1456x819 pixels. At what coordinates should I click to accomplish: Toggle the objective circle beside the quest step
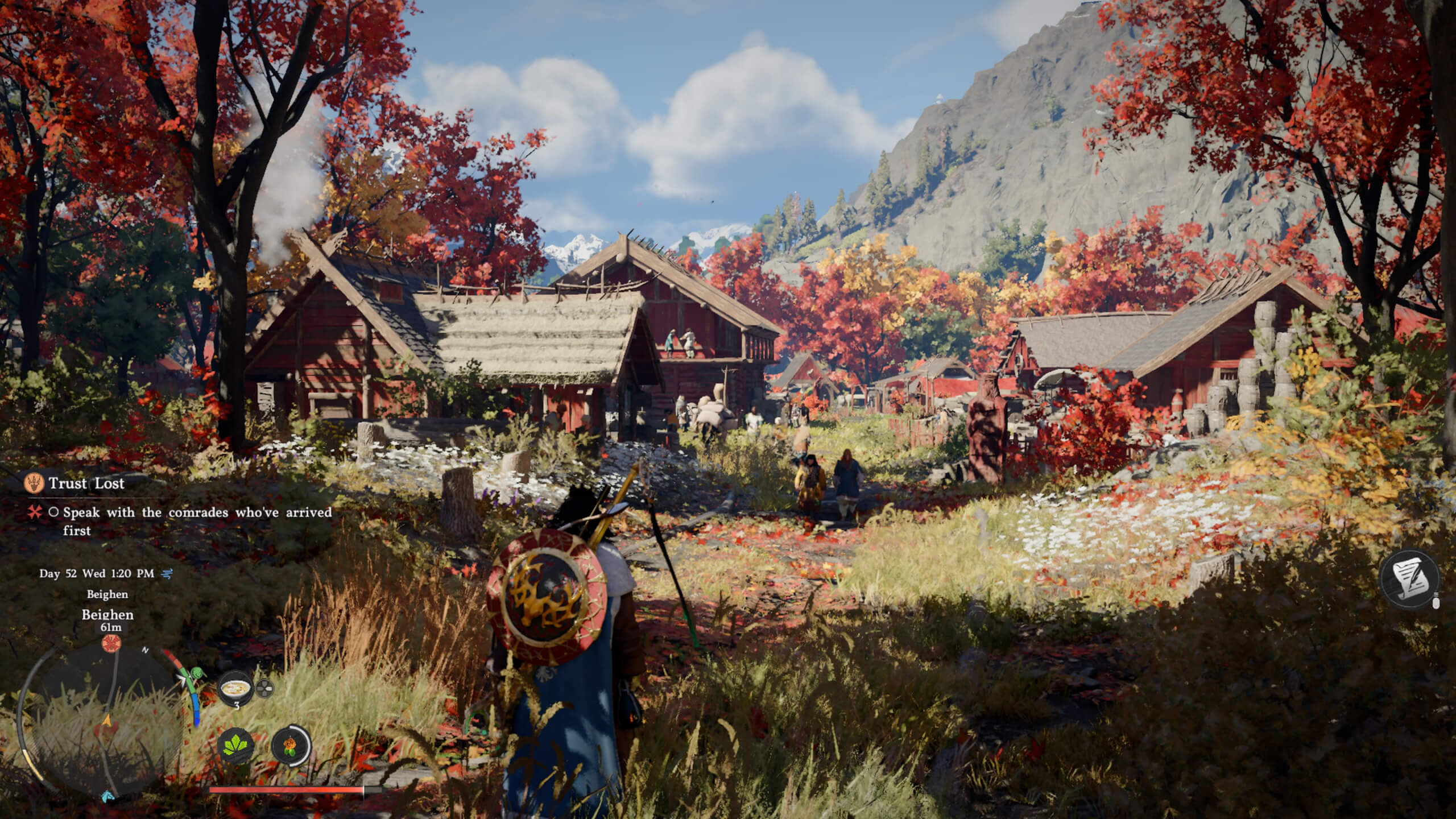(53, 512)
